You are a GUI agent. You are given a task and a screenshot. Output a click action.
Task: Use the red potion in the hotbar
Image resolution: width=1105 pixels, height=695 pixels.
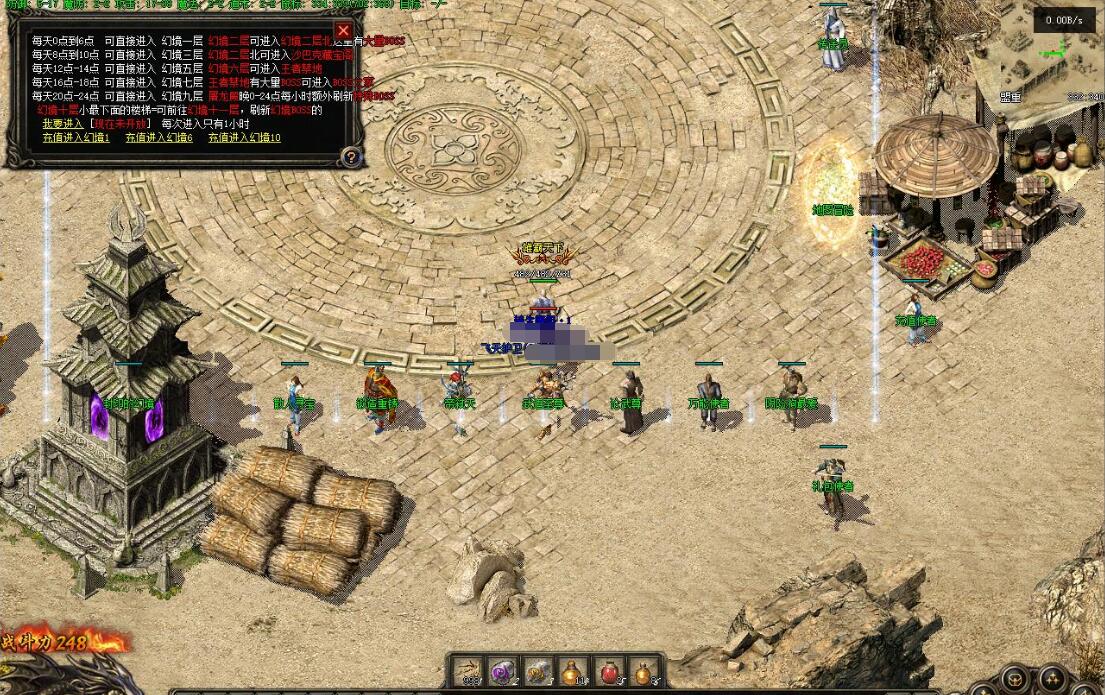click(609, 672)
